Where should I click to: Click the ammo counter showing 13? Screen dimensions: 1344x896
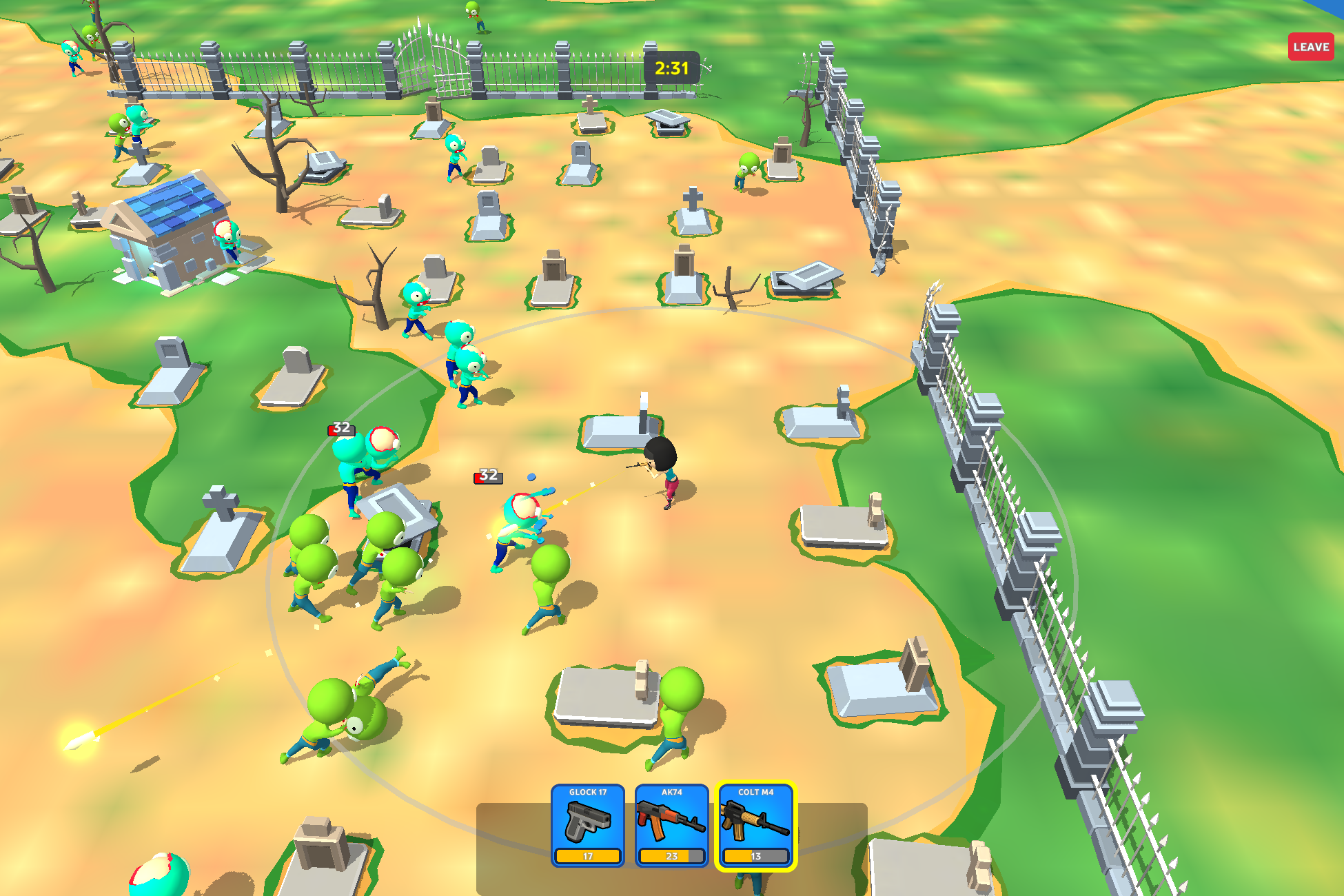pos(755,857)
